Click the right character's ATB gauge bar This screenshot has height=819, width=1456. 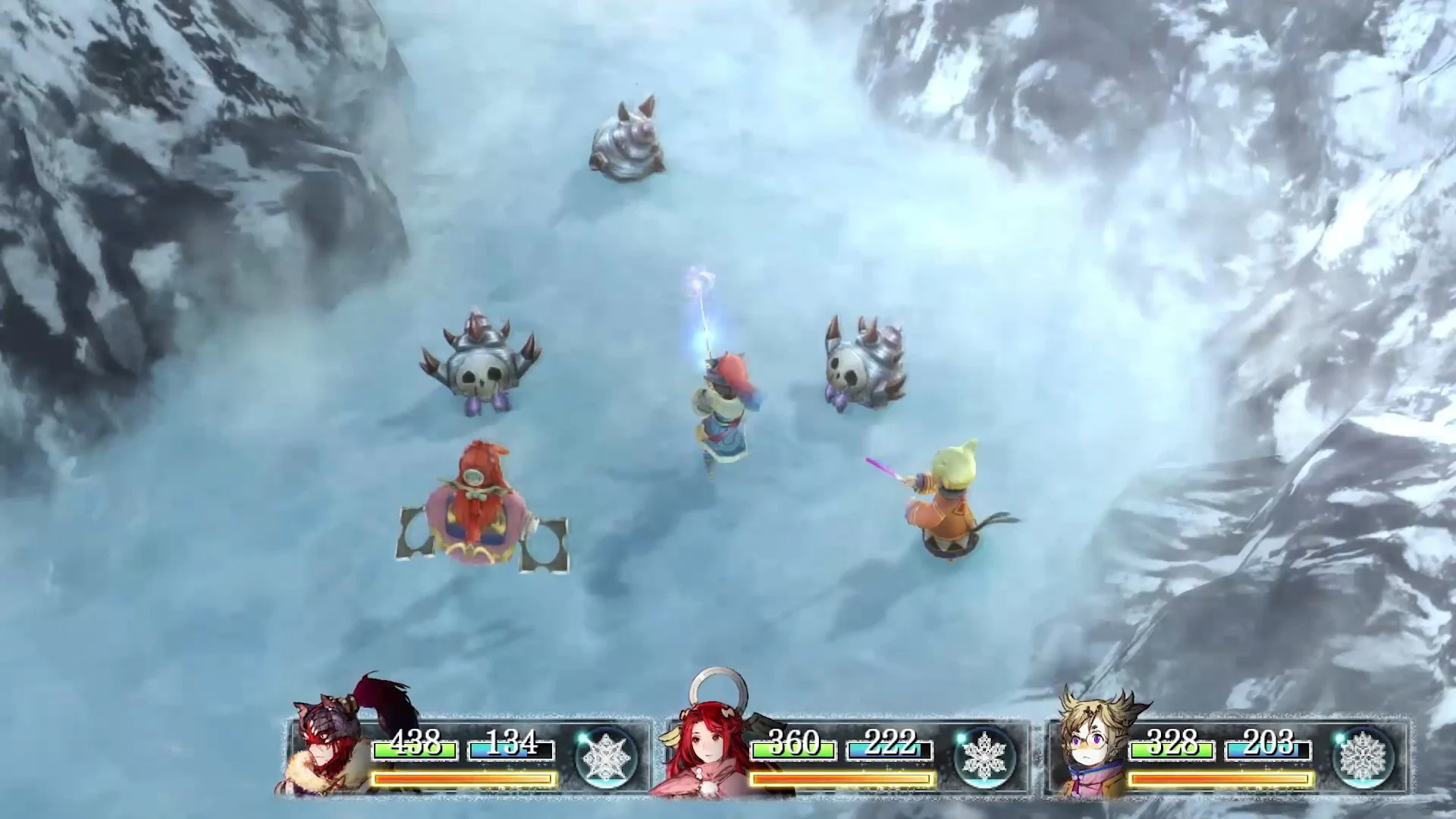click(x=1219, y=778)
